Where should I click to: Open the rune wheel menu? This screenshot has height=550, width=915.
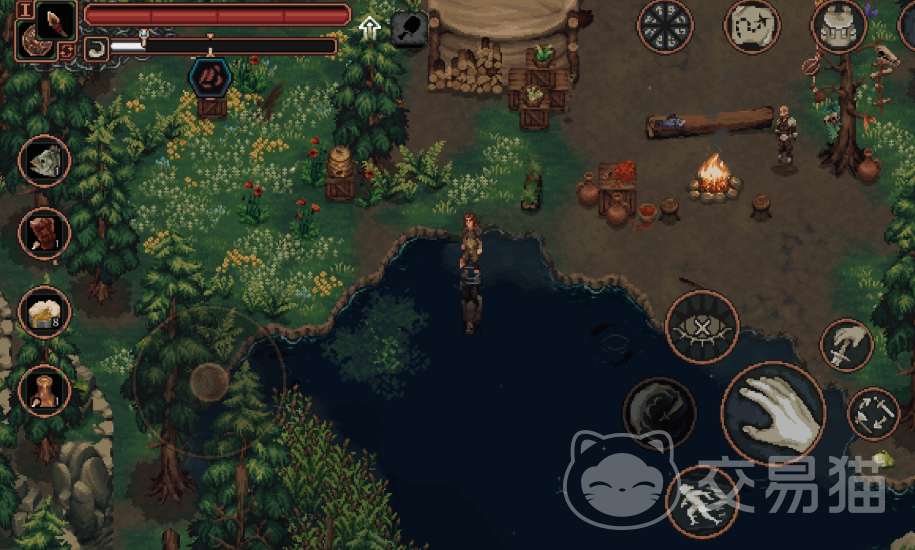[x=665, y=26]
